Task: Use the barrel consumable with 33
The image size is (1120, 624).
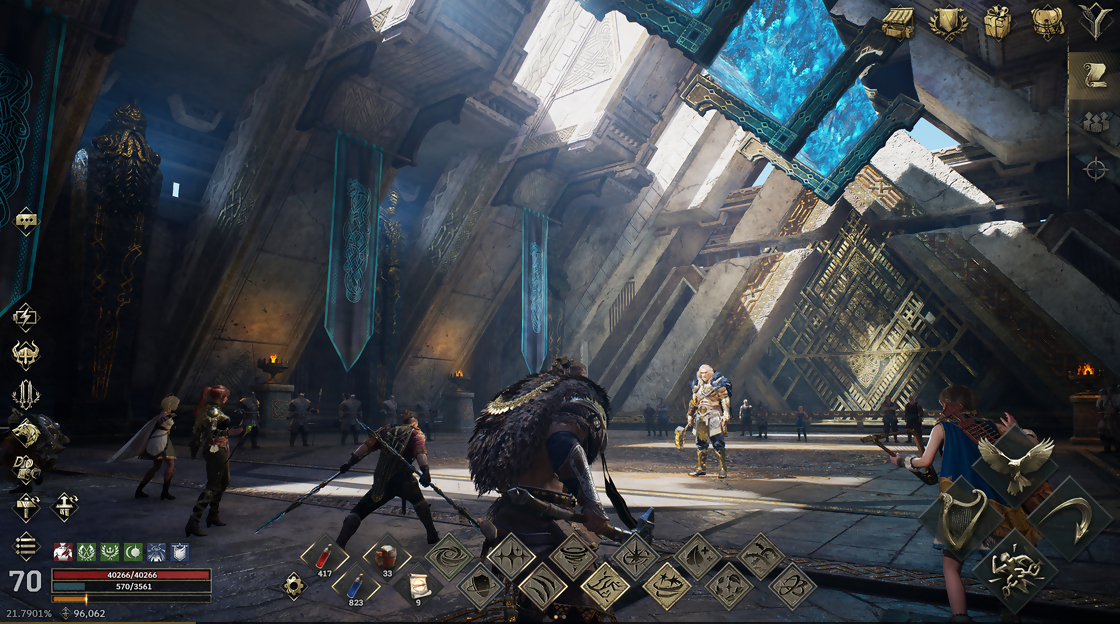Action: pyautogui.click(x=386, y=558)
